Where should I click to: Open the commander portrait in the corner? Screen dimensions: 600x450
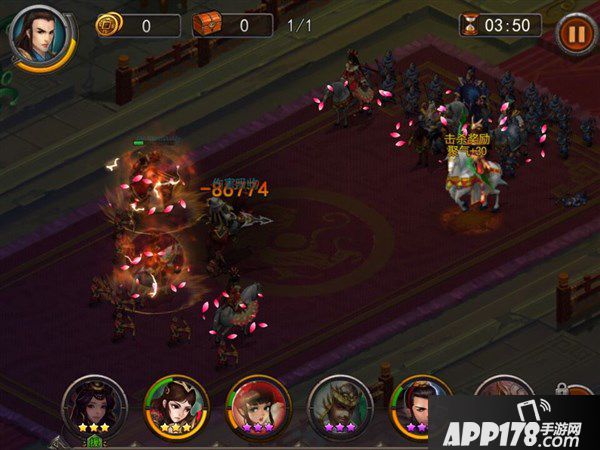[38, 33]
